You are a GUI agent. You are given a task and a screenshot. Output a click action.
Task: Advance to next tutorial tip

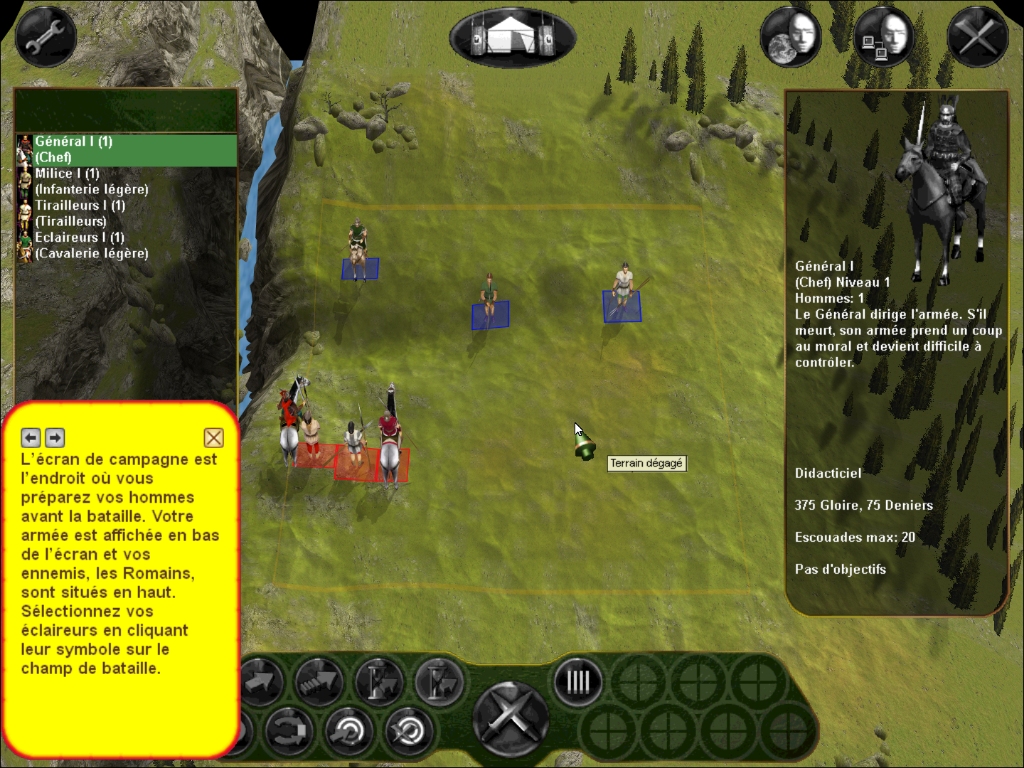tap(55, 437)
